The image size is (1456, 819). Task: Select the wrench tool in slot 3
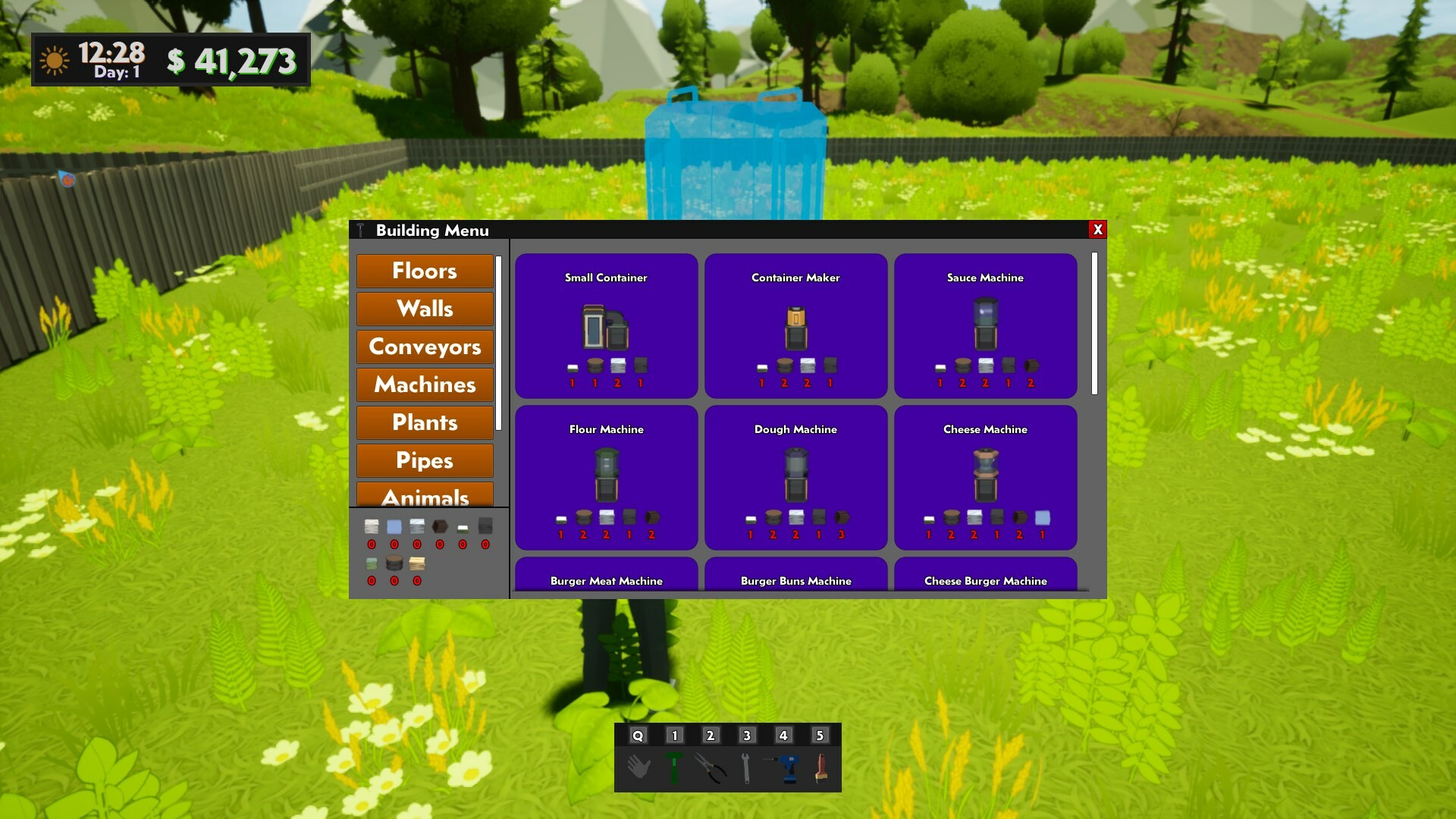748,767
